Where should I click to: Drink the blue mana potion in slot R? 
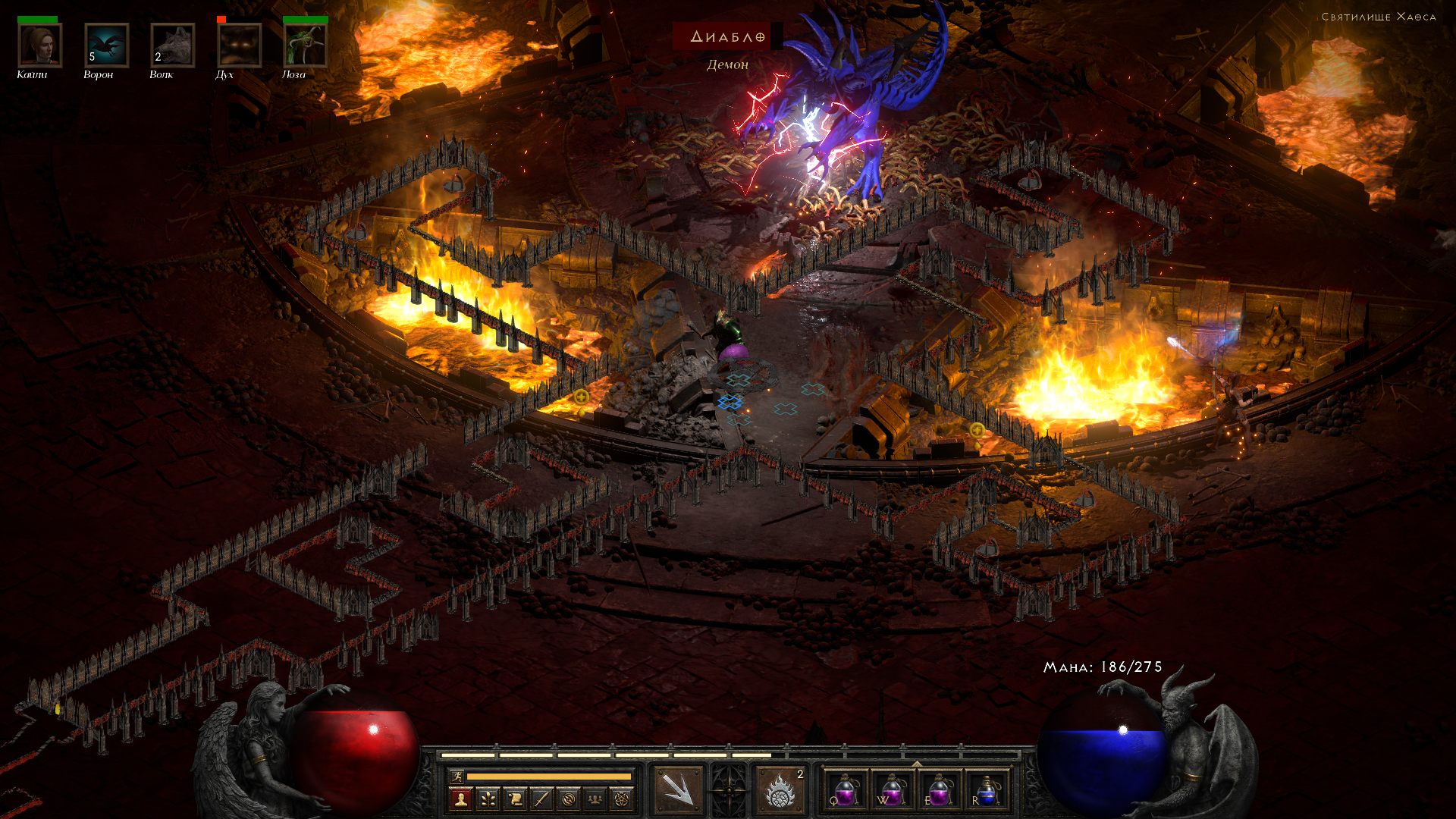[986, 790]
